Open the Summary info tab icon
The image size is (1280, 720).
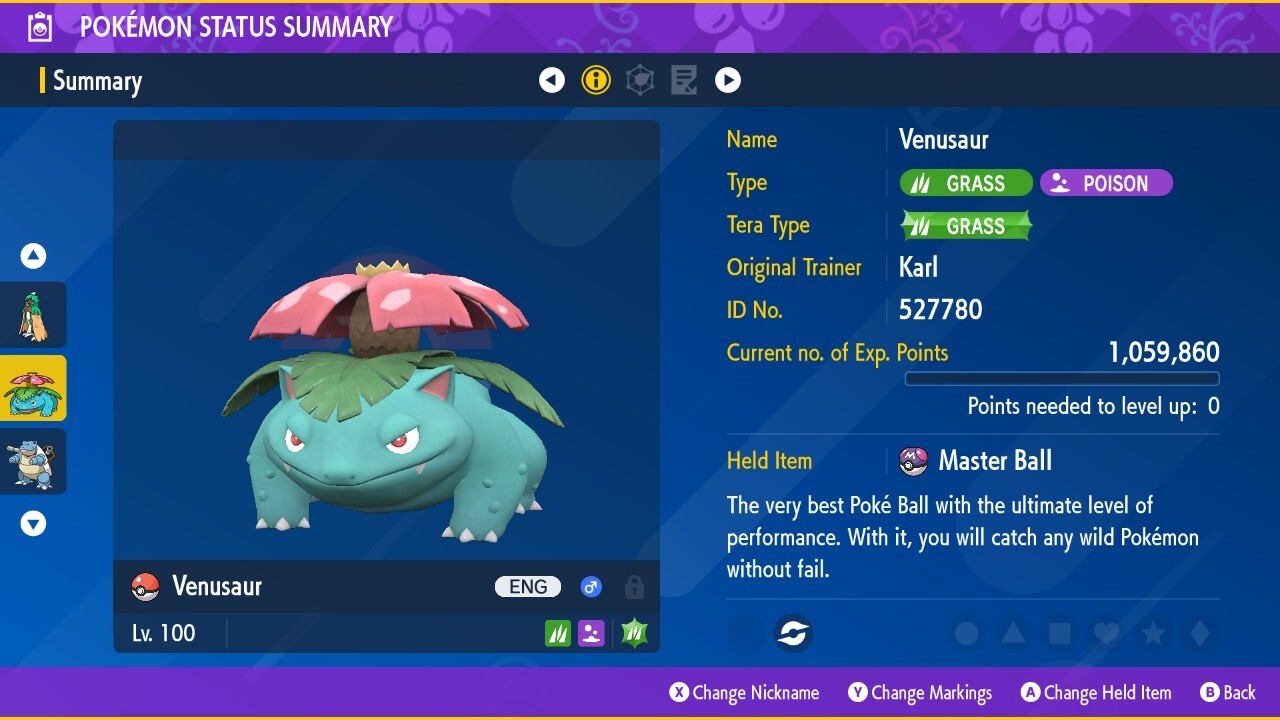point(596,79)
